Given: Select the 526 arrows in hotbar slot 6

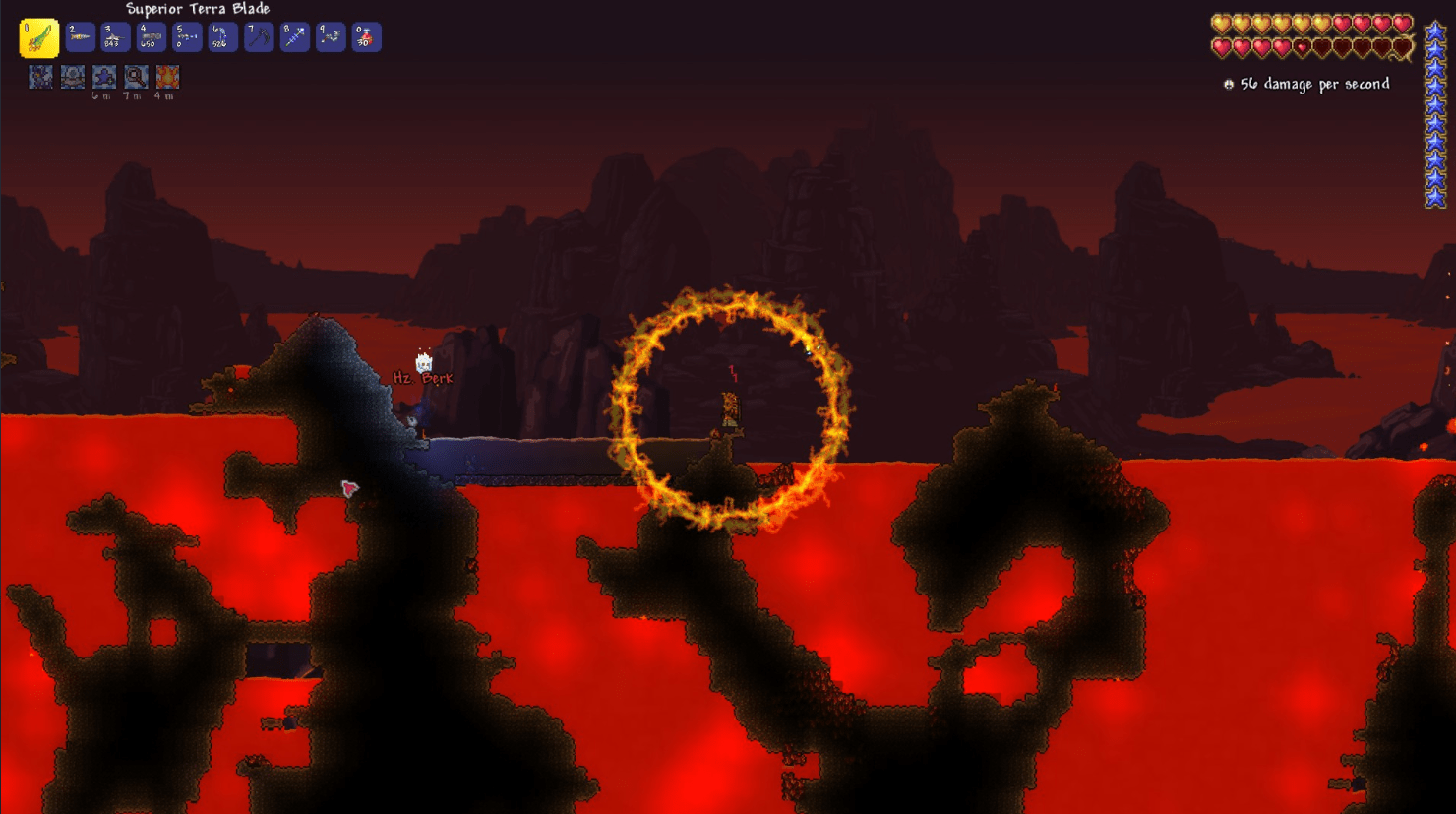Looking at the screenshot, I should coord(222,36).
